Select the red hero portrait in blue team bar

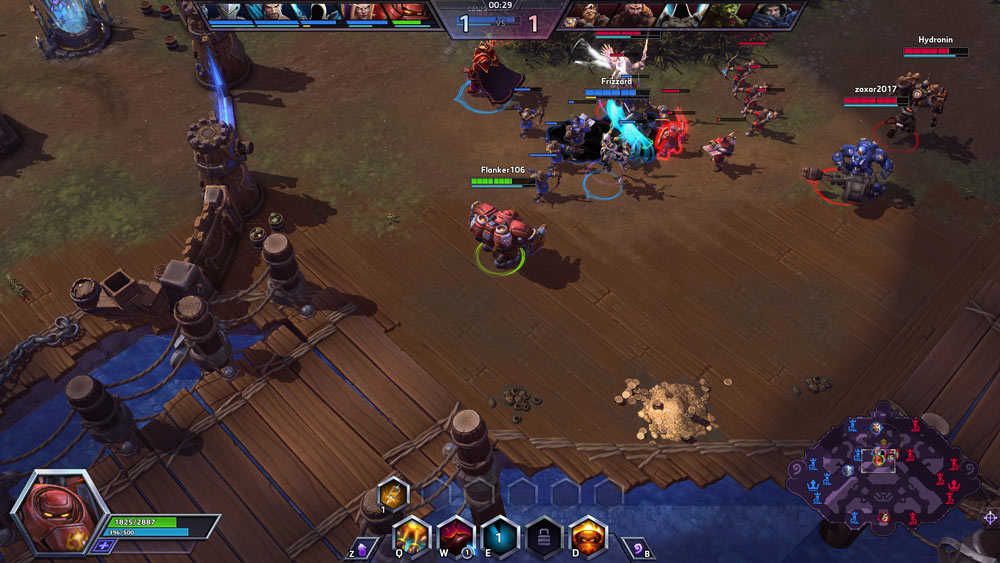coord(405,13)
